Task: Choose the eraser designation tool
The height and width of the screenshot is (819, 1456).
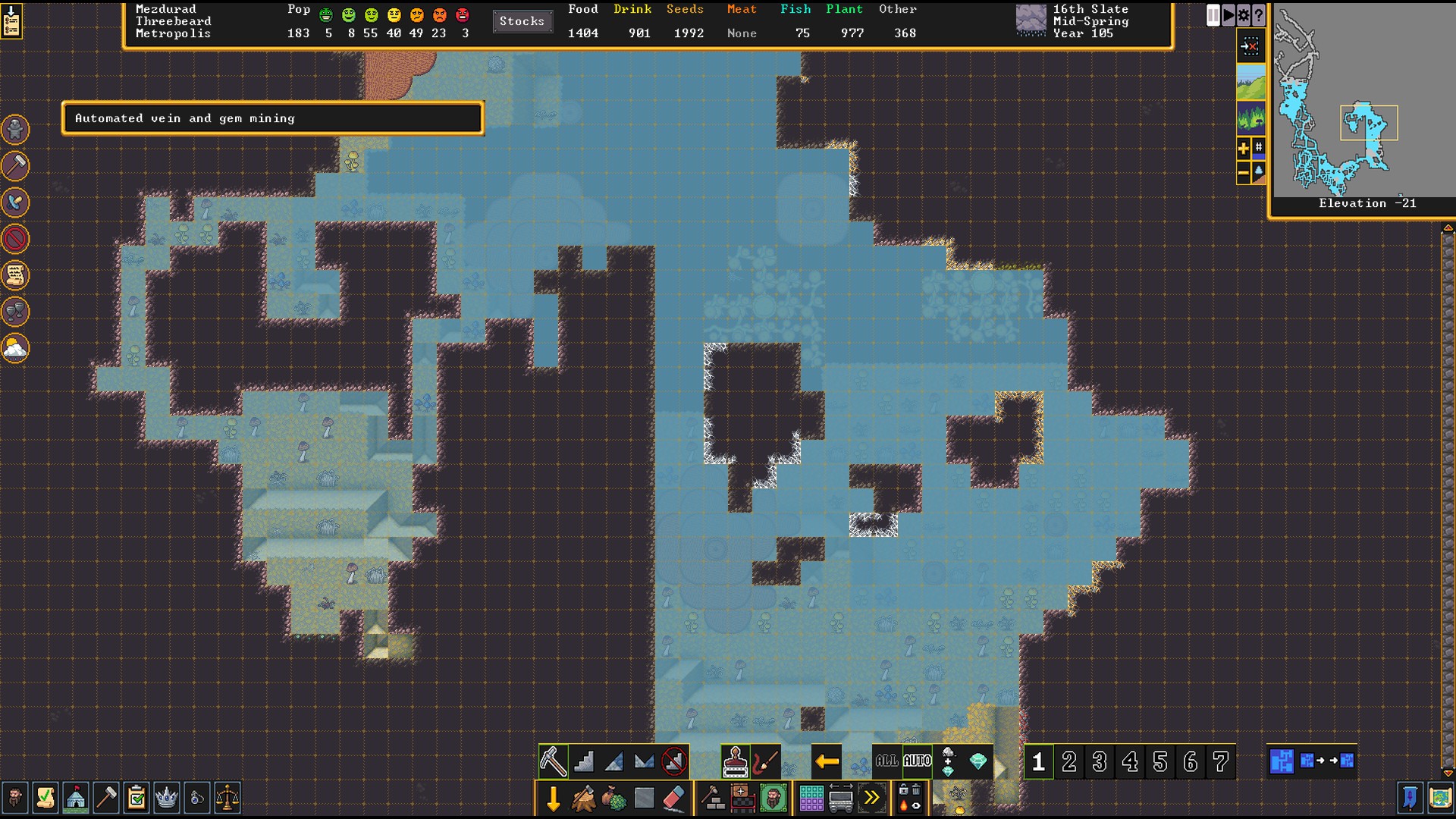Action: tap(673, 799)
